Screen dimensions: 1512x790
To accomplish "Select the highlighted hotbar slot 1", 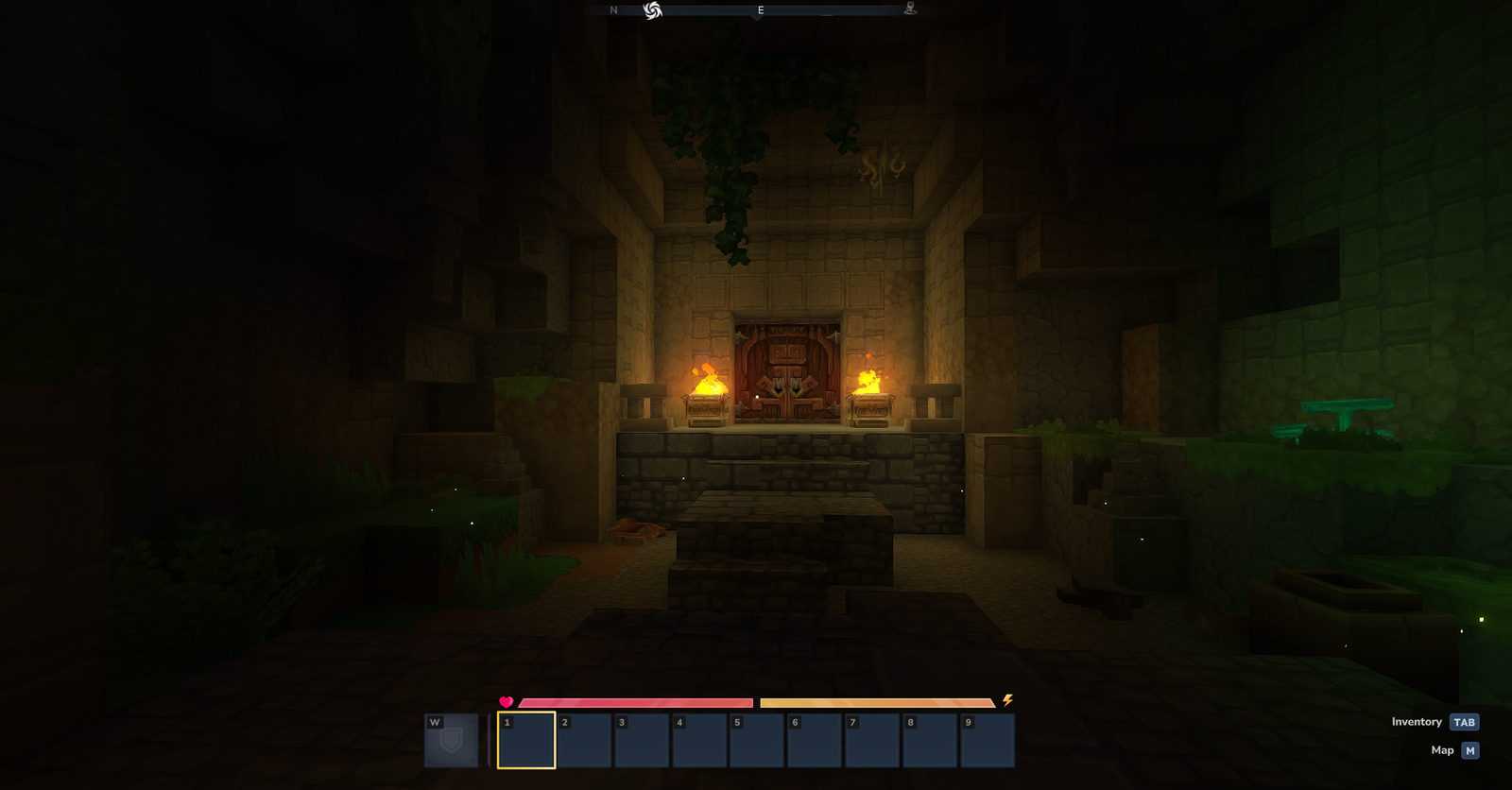I will tap(526, 741).
